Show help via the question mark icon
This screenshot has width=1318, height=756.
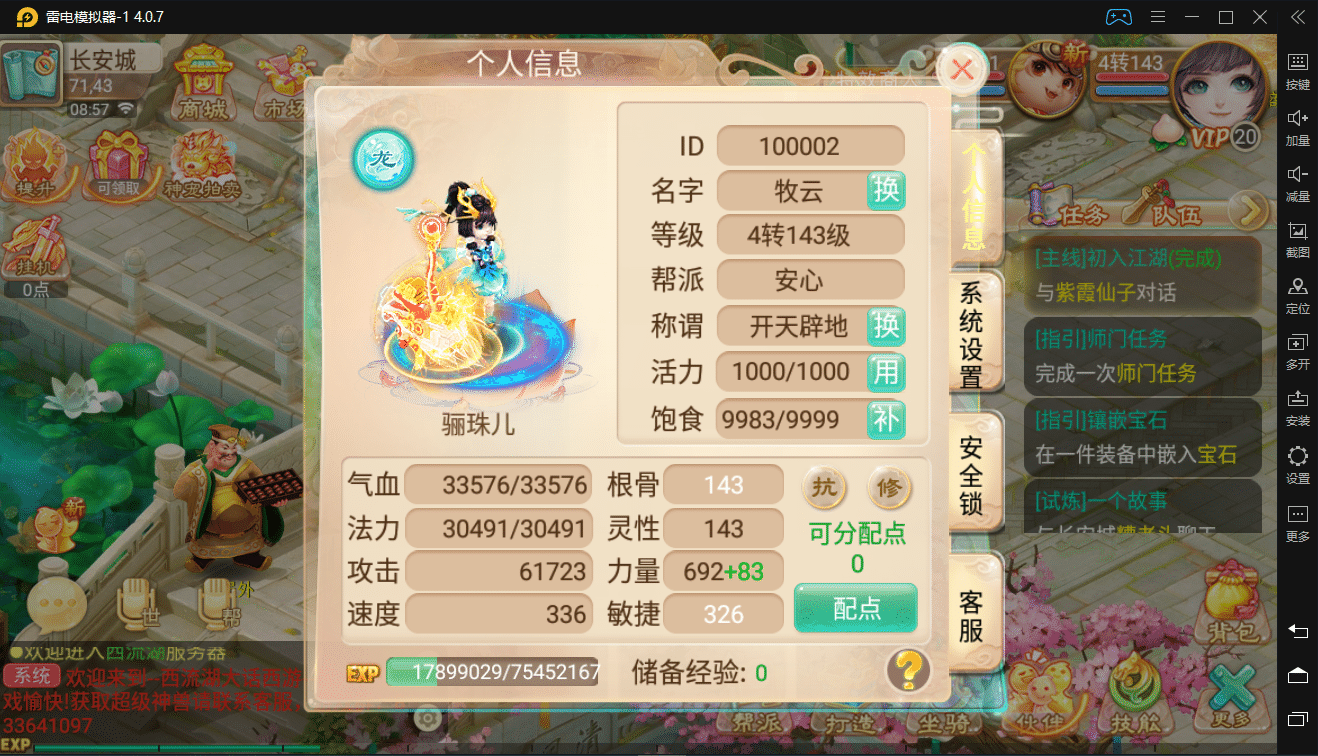908,670
